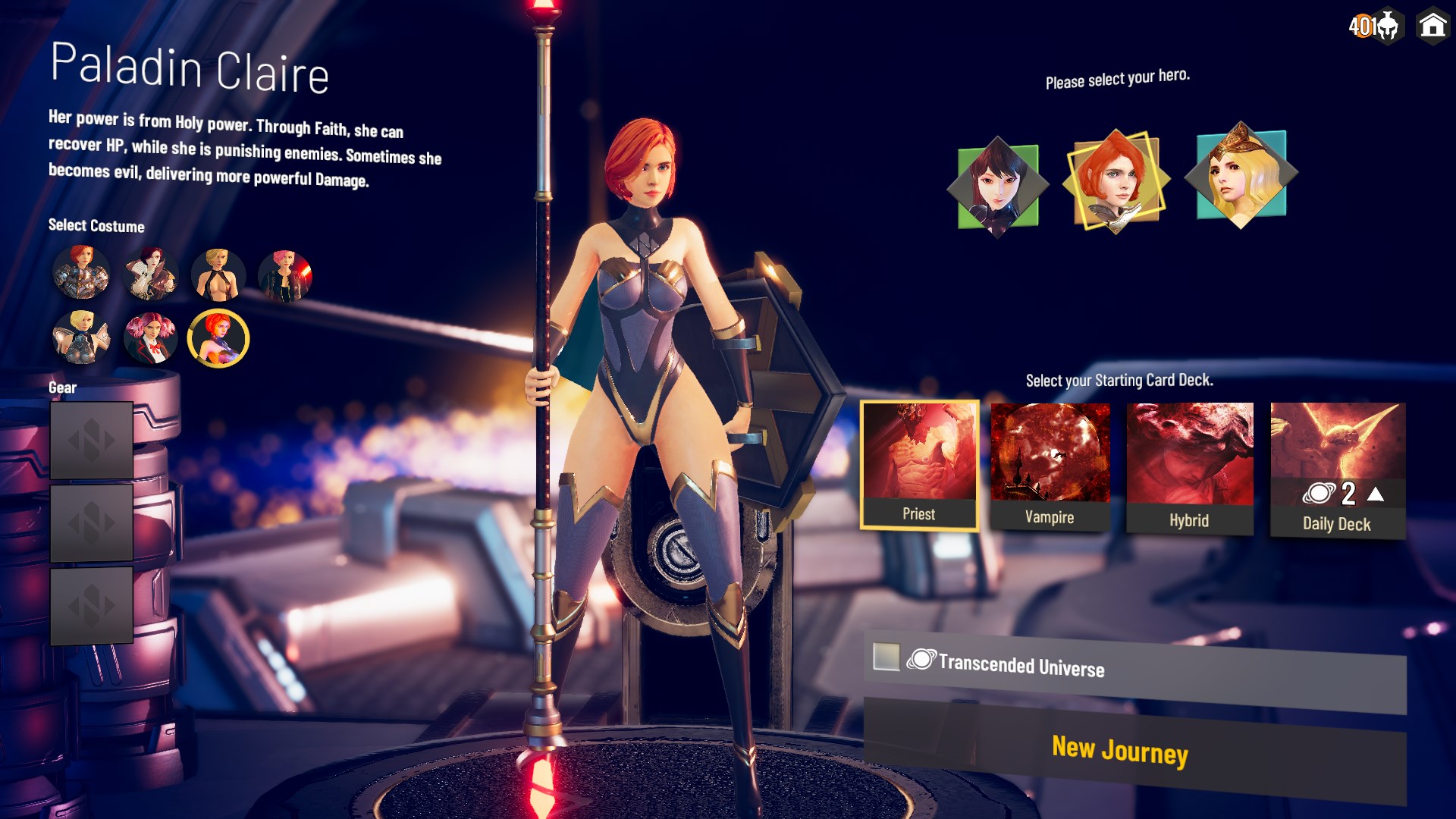Select the Vampire starting deck
Screen dimensions: 1456x819
1050,453
